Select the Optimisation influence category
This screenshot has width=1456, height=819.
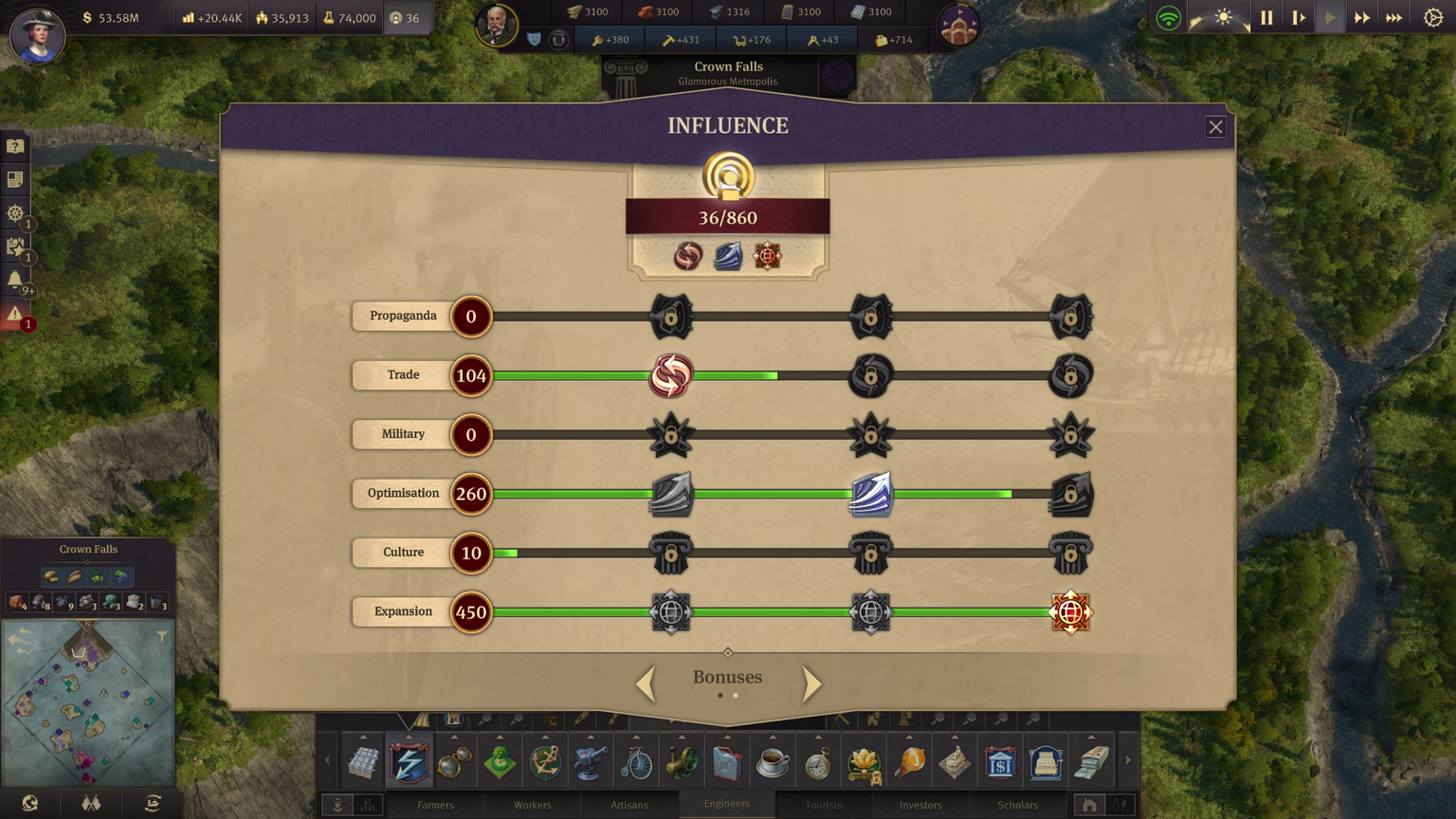tap(403, 493)
